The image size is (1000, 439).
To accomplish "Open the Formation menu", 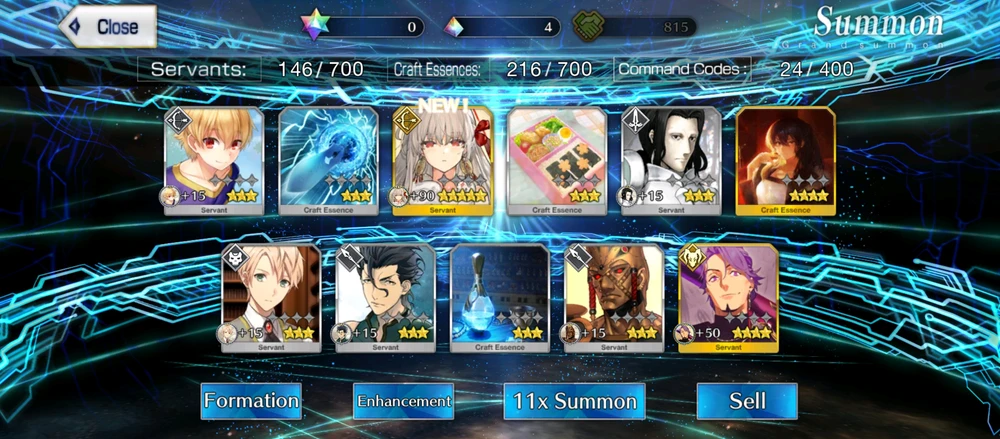I will (251, 401).
